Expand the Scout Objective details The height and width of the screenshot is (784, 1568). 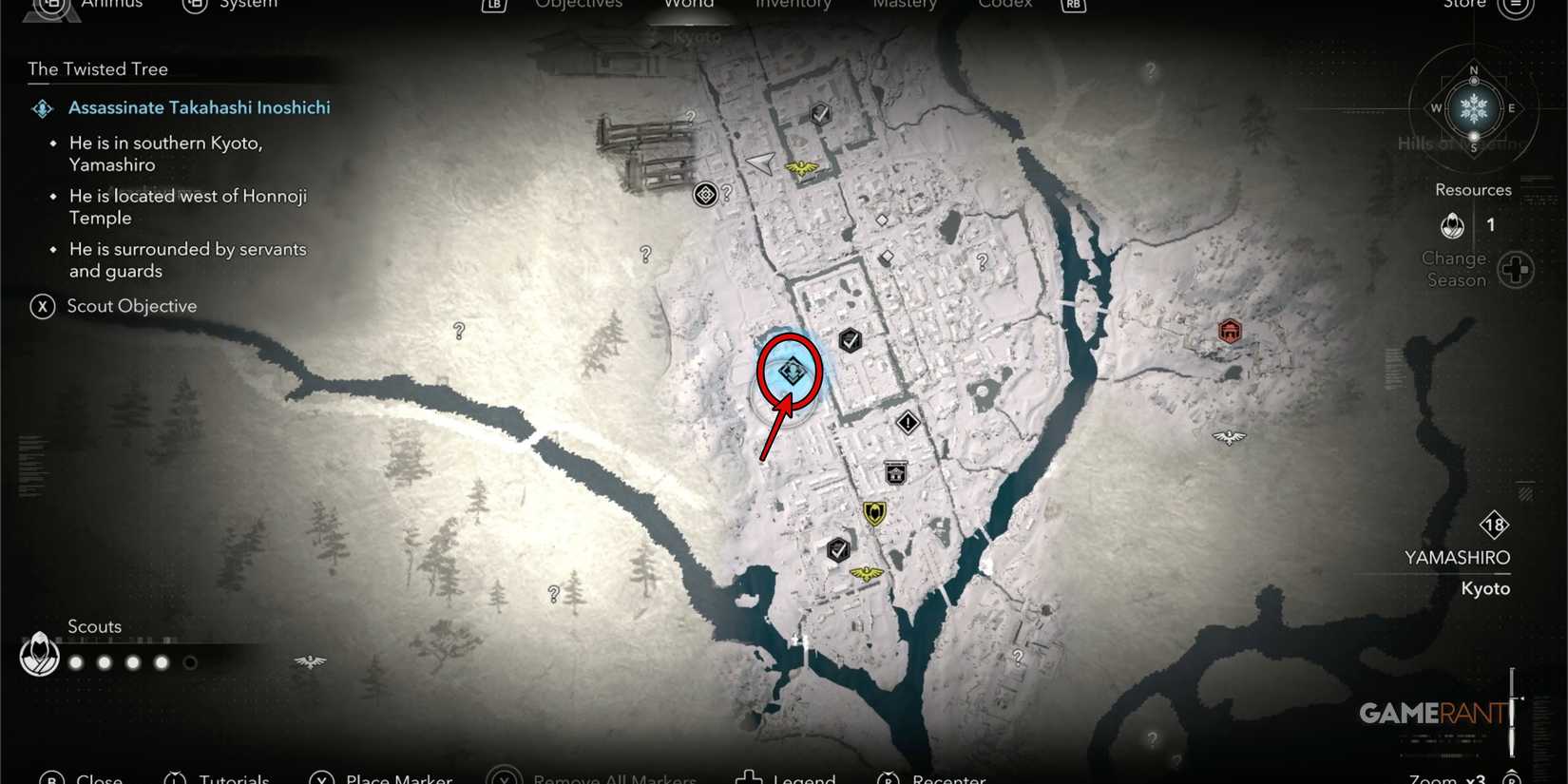click(132, 305)
